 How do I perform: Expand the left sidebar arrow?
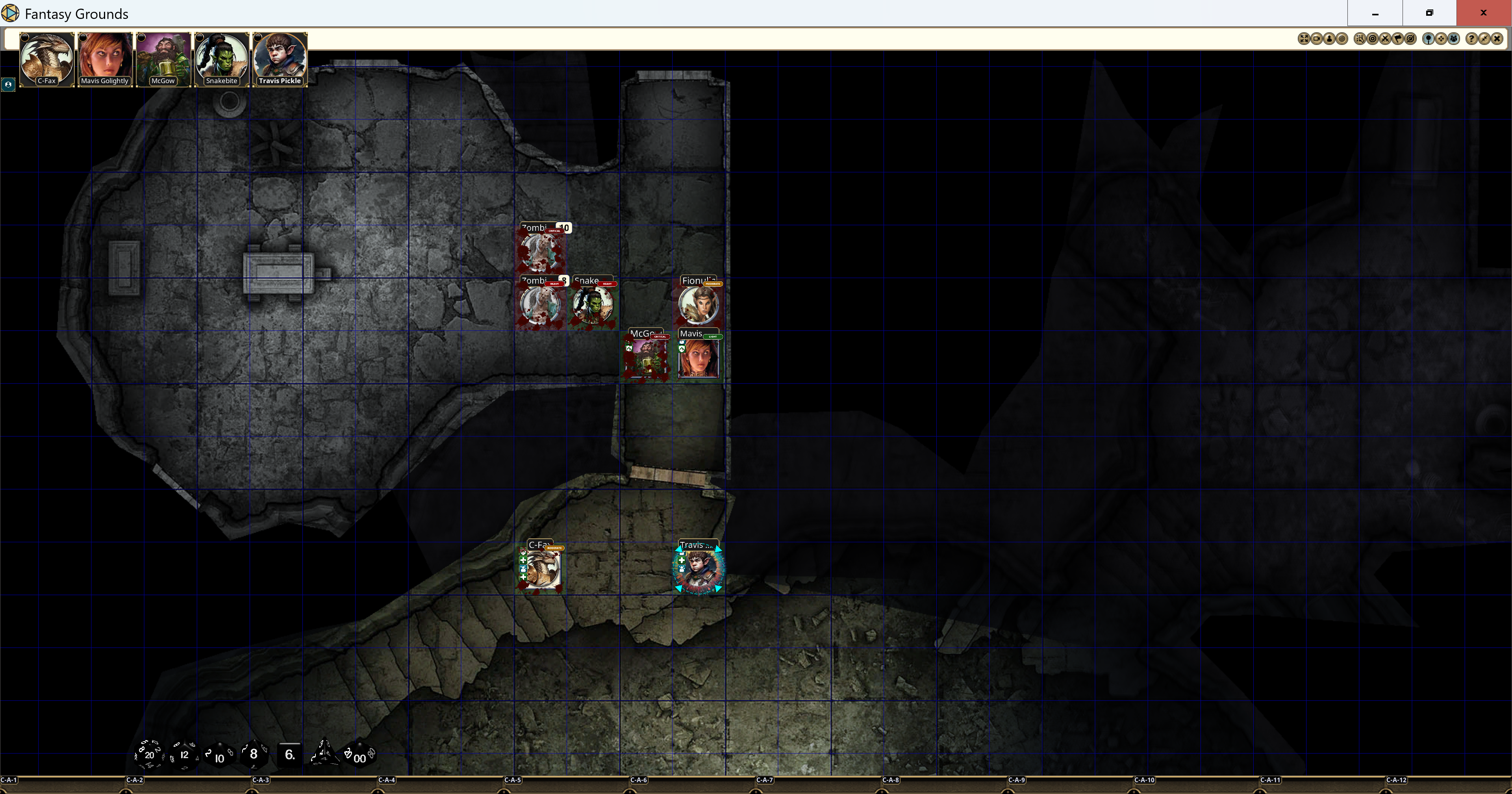pyautogui.click(x=8, y=85)
